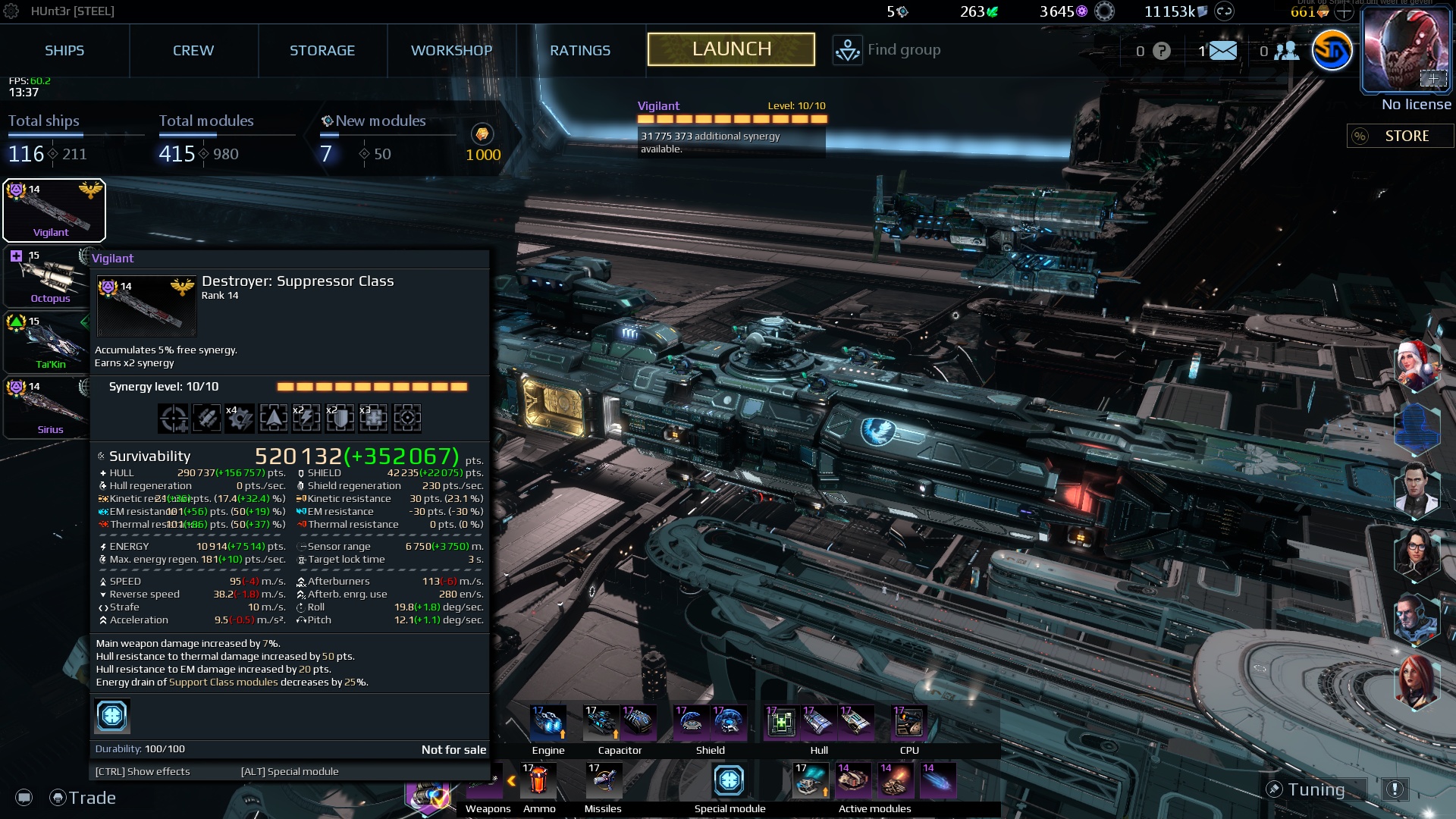Click the orange Ammo canister icon

pyautogui.click(x=539, y=780)
